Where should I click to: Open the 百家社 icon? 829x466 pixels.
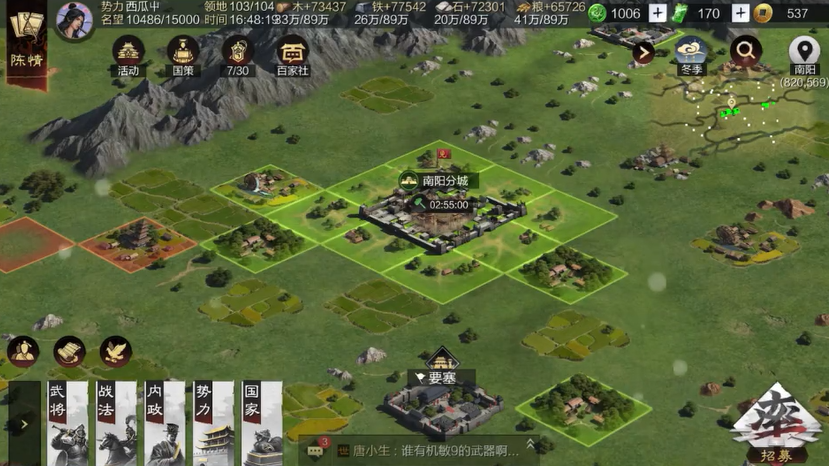coord(292,55)
